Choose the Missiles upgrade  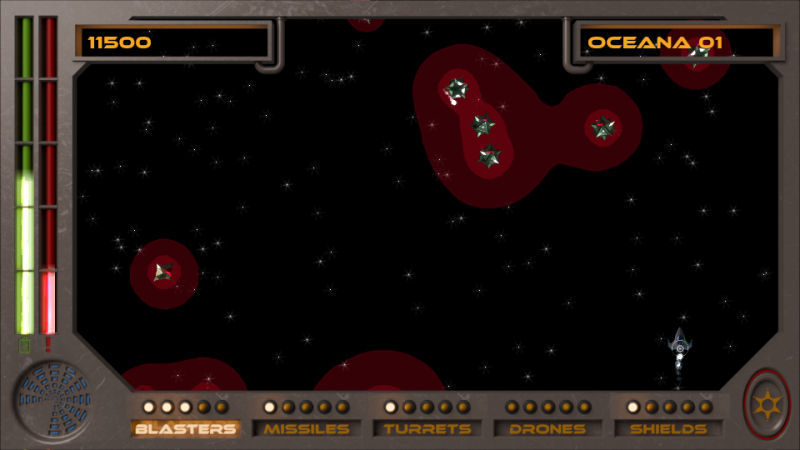click(x=307, y=429)
